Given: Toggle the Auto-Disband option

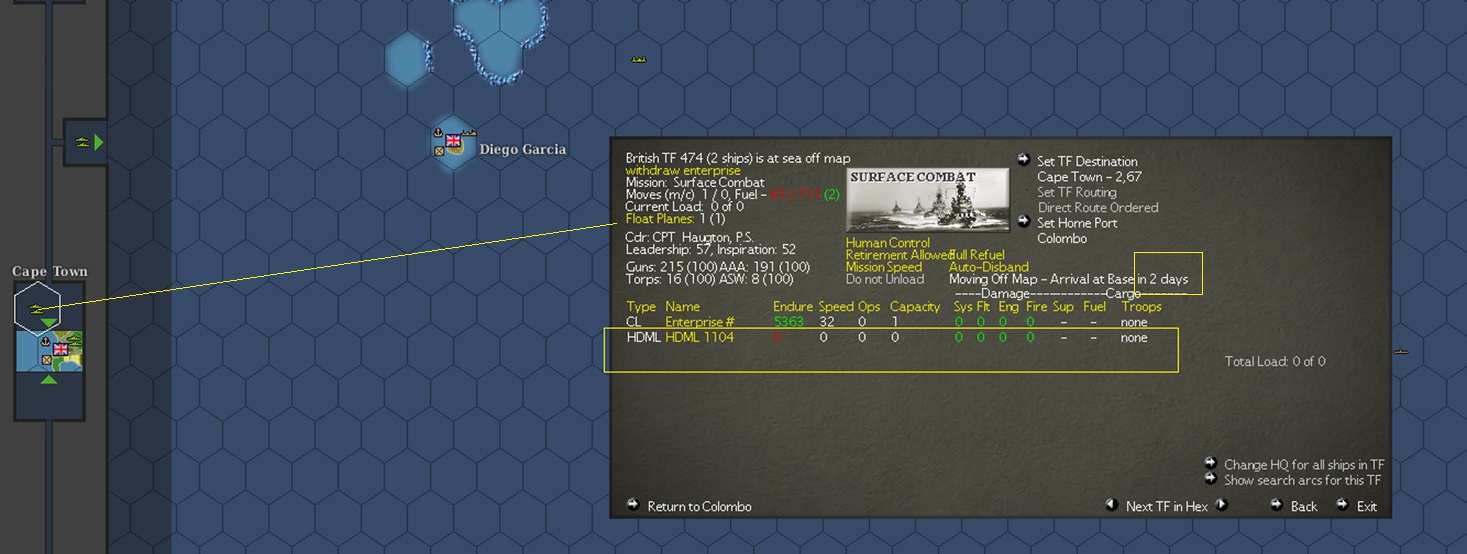Looking at the screenshot, I should coord(988,267).
